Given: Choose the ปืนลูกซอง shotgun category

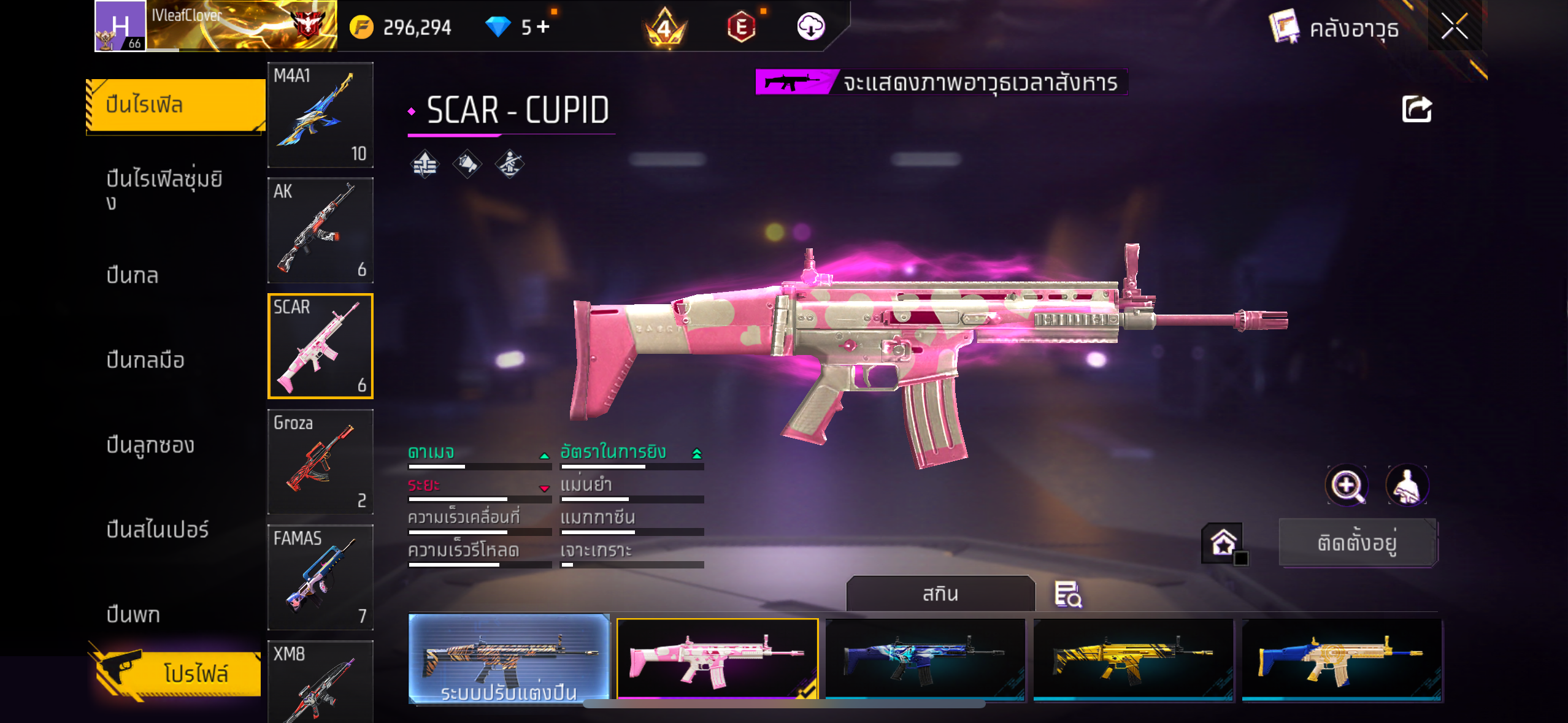Looking at the screenshot, I should click(x=150, y=445).
